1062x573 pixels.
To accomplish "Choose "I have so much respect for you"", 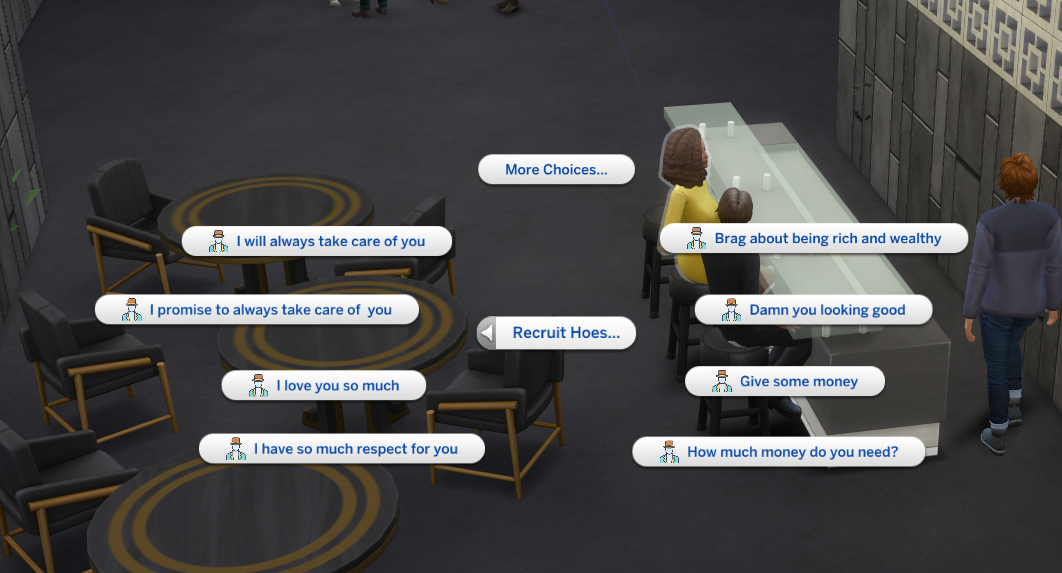I will pos(342,449).
